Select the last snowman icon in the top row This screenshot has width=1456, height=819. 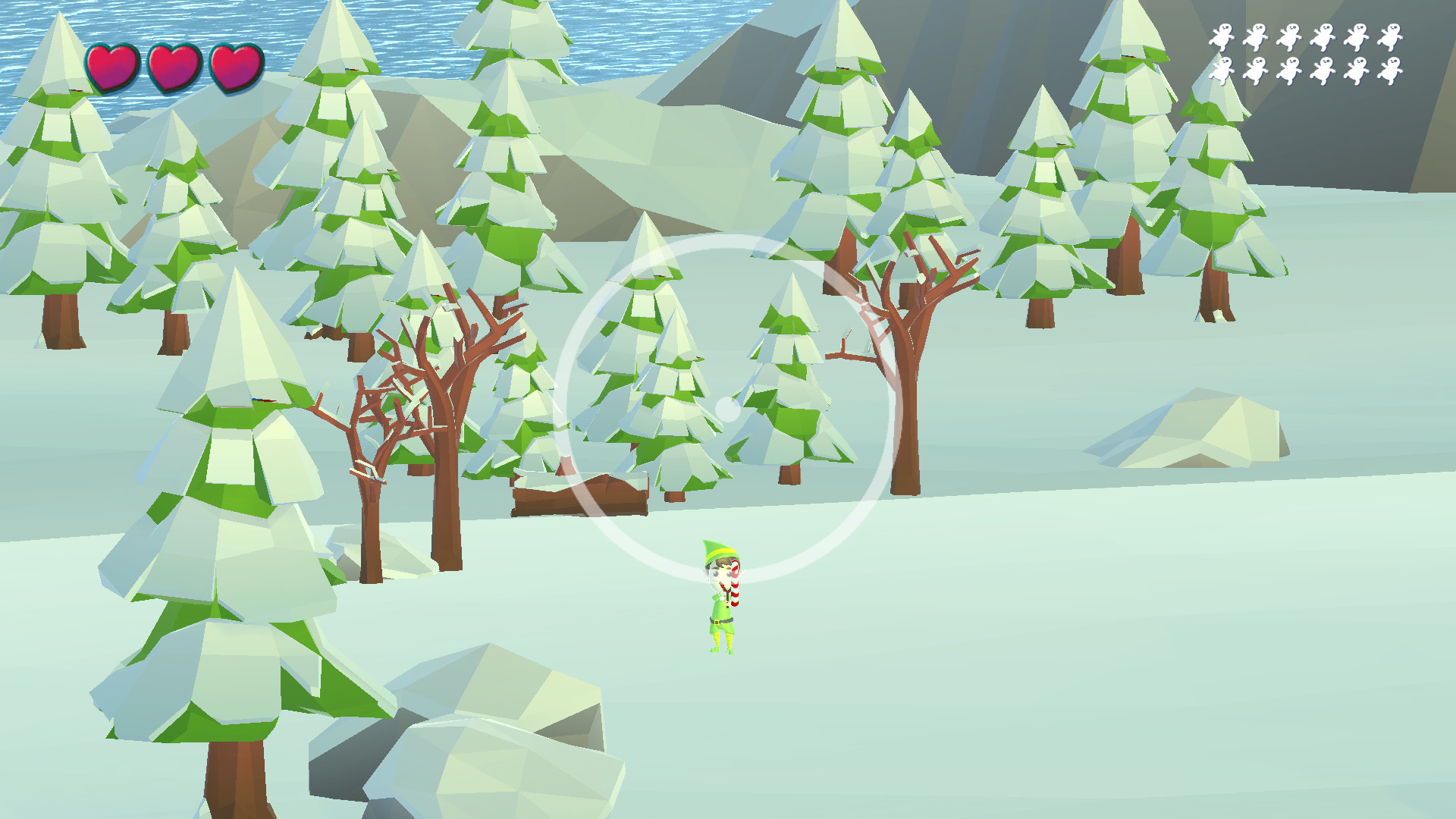[x=1393, y=38]
